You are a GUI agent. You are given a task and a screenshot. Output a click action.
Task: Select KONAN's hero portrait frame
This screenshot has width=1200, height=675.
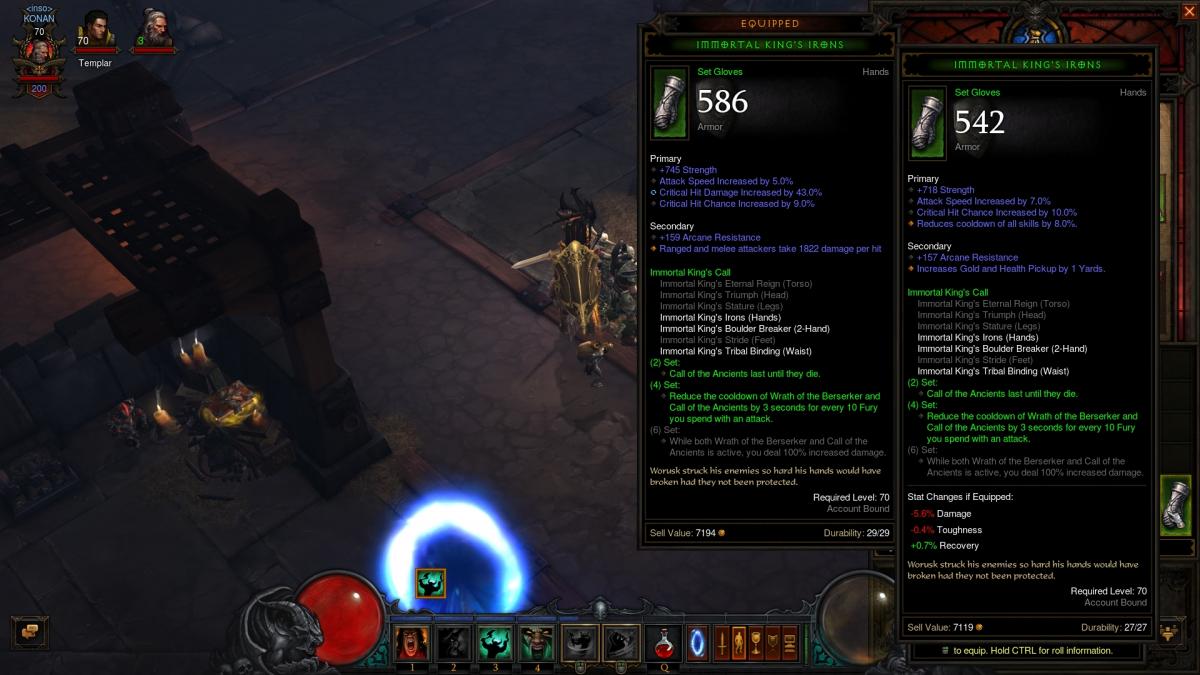pyautogui.click(x=40, y=55)
